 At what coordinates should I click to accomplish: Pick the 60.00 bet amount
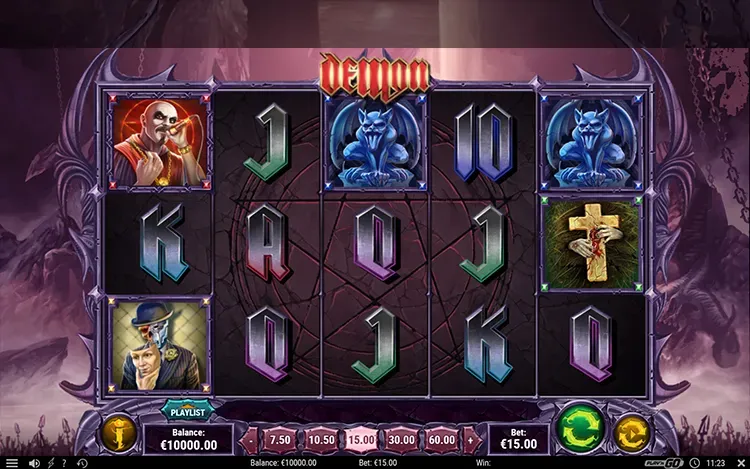pos(441,438)
